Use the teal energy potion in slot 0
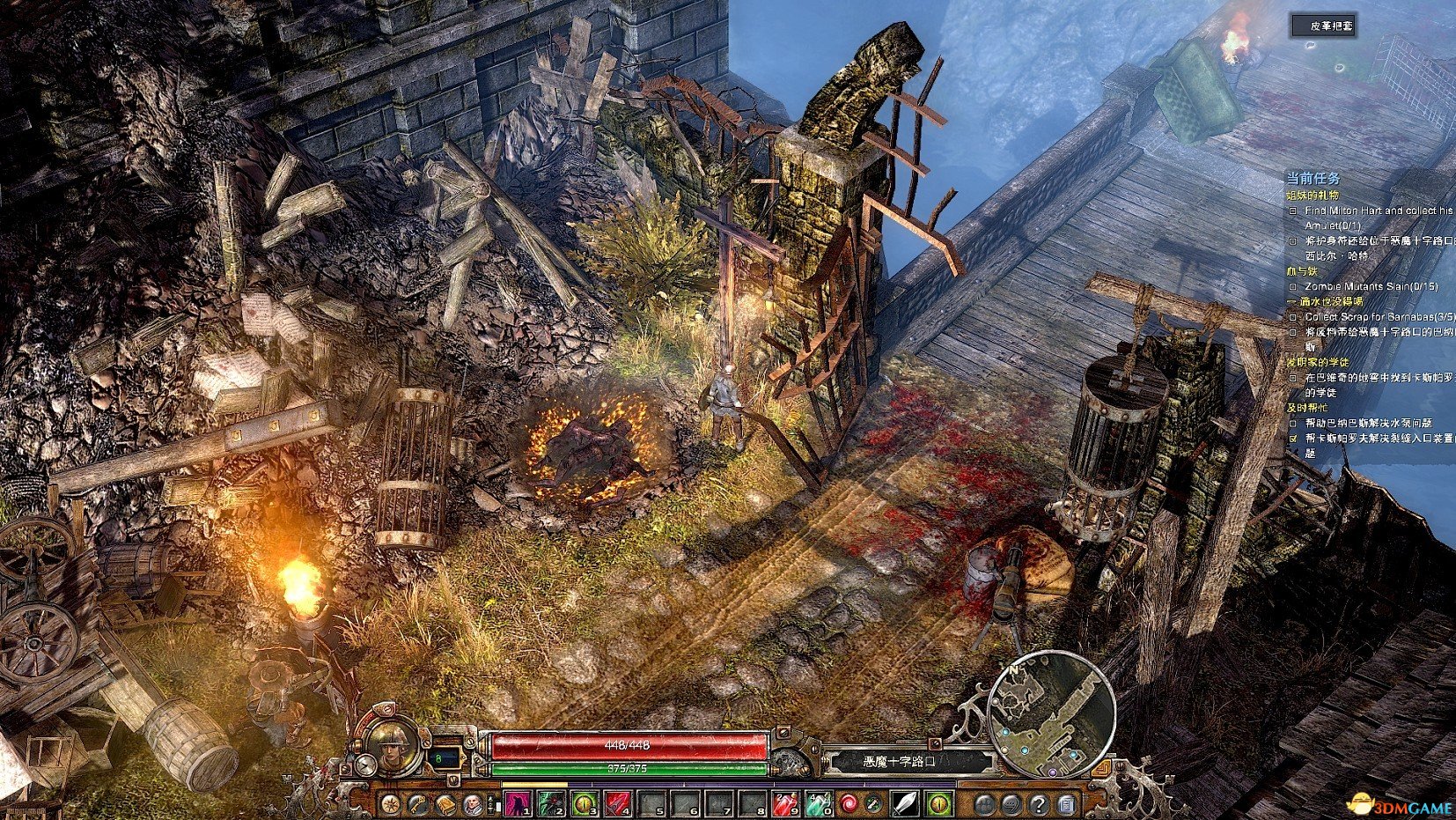 pos(819,804)
